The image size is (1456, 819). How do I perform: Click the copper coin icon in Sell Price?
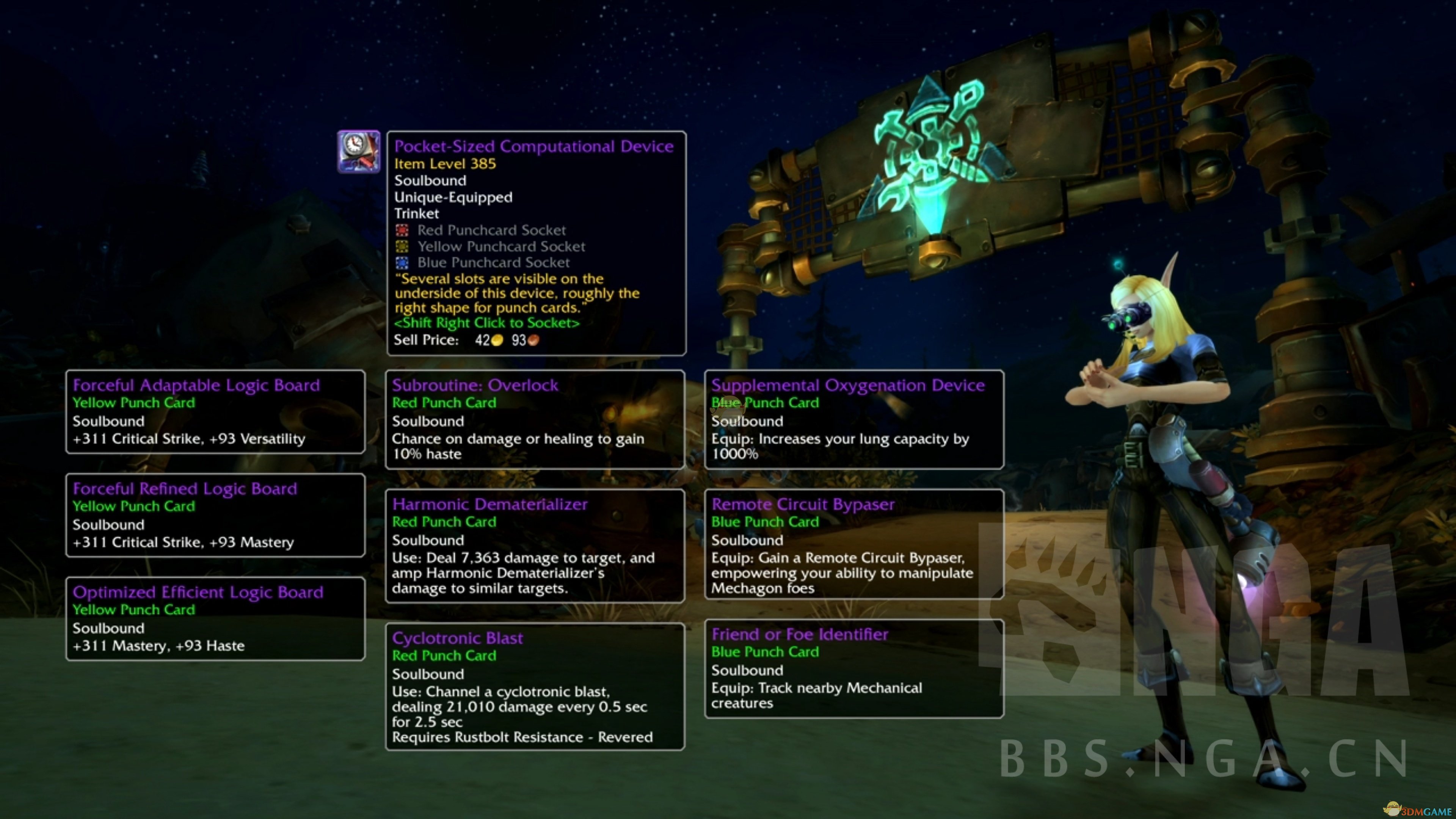pyautogui.click(x=533, y=340)
